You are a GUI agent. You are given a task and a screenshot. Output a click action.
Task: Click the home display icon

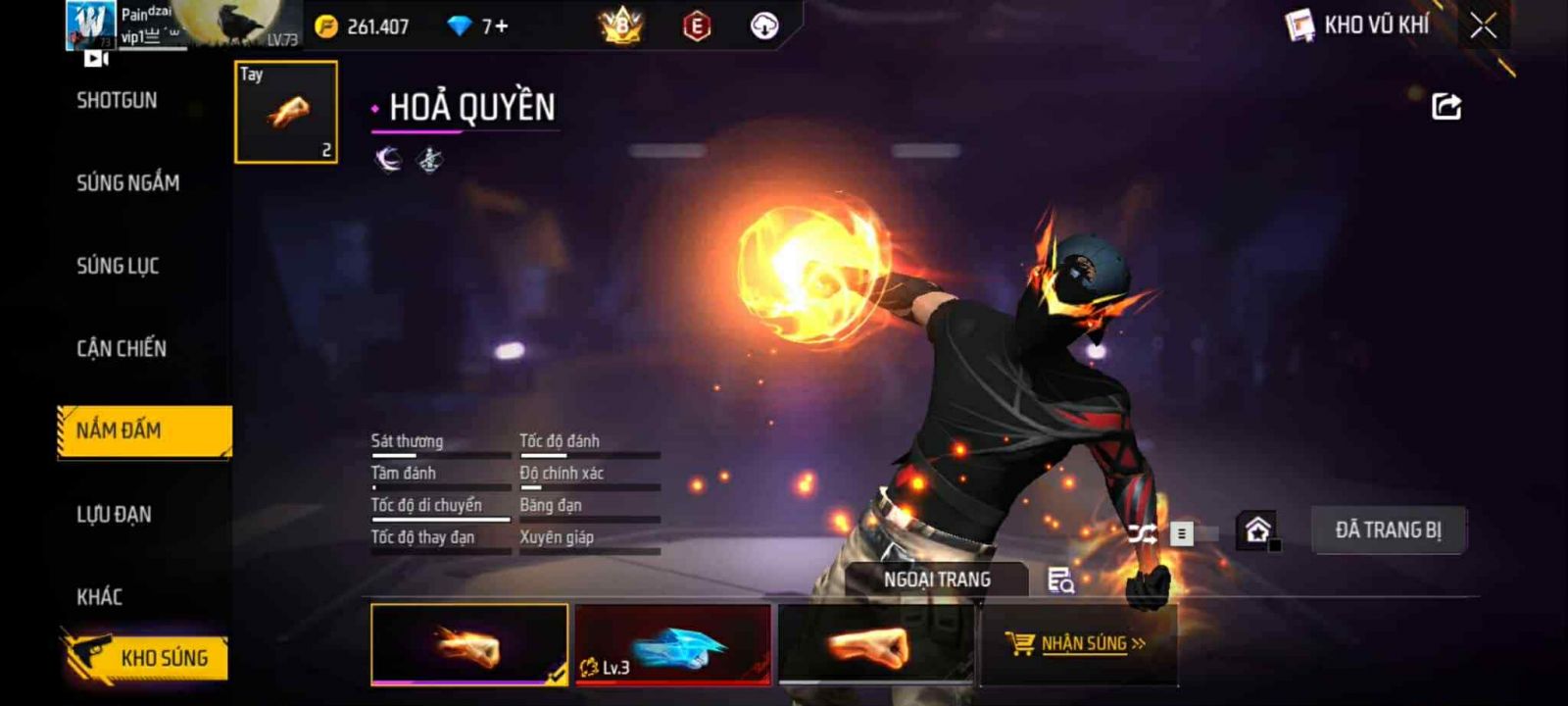pyautogui.click(x=1257, y=530)
